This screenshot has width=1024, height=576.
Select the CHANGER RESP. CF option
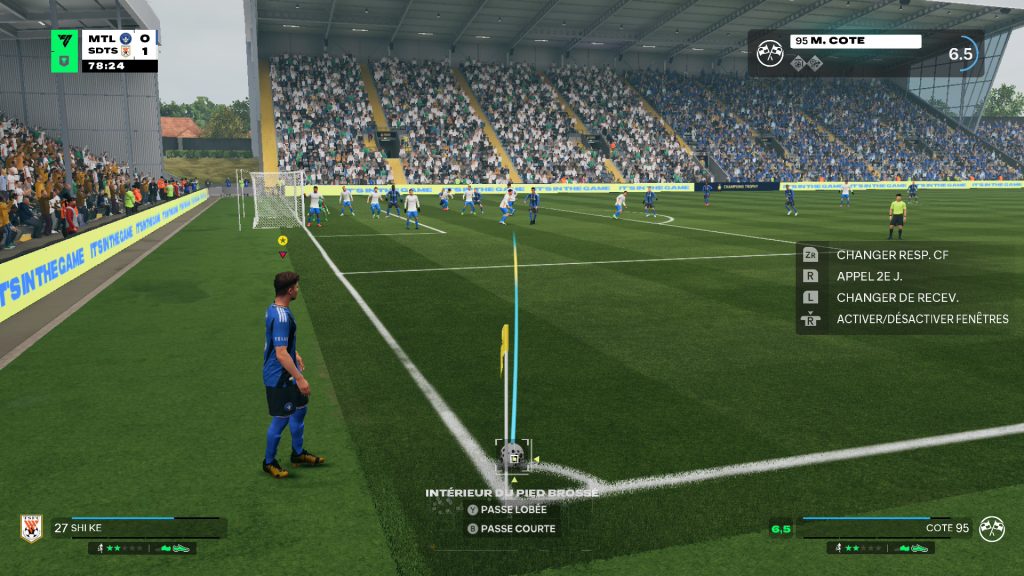tap(891, 255)
